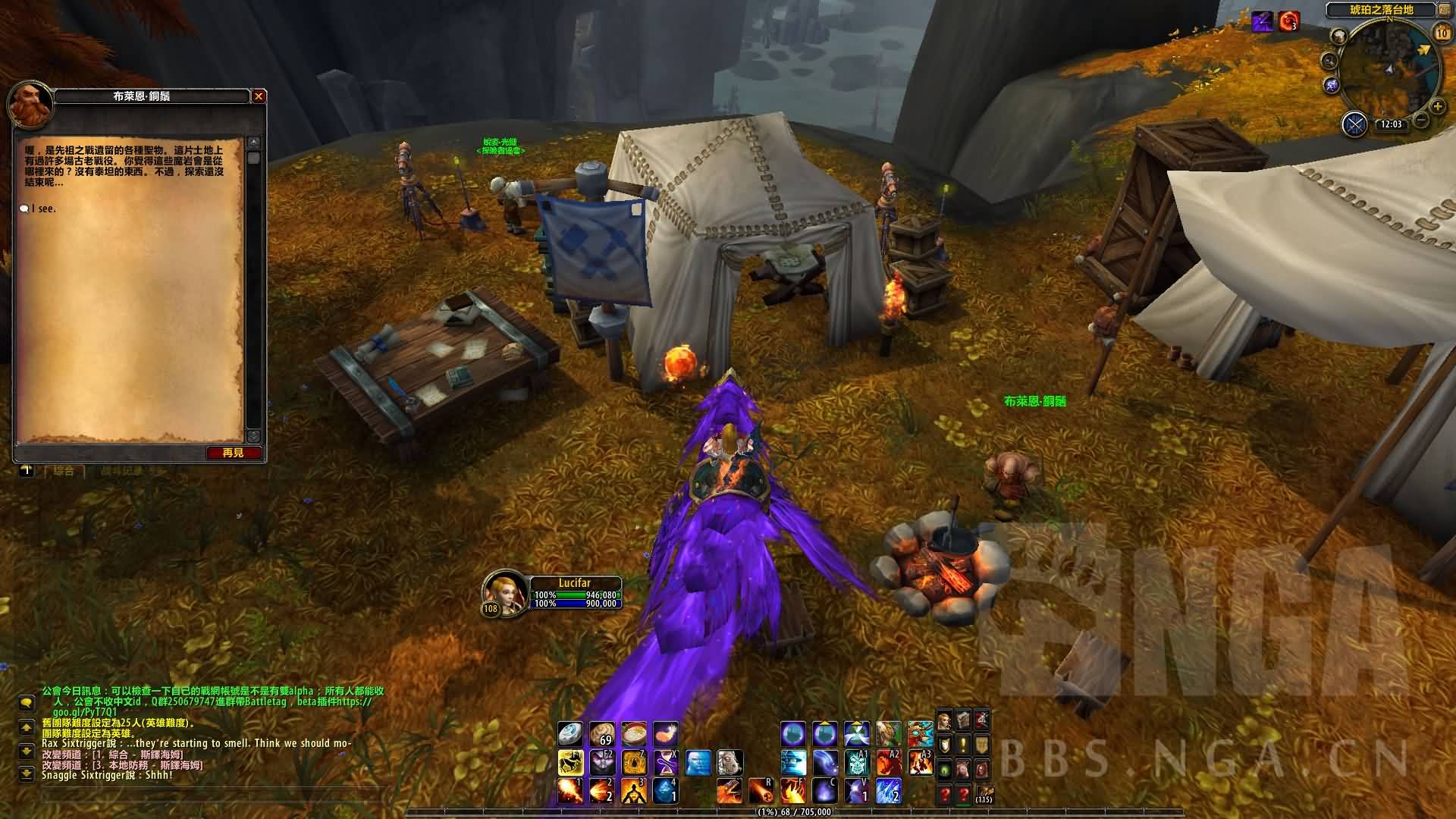Viewport: 1456px width, 819px height.
Task: Use the food item with 69 stacks
Action: pyautogui.click(x=602, y=733)
